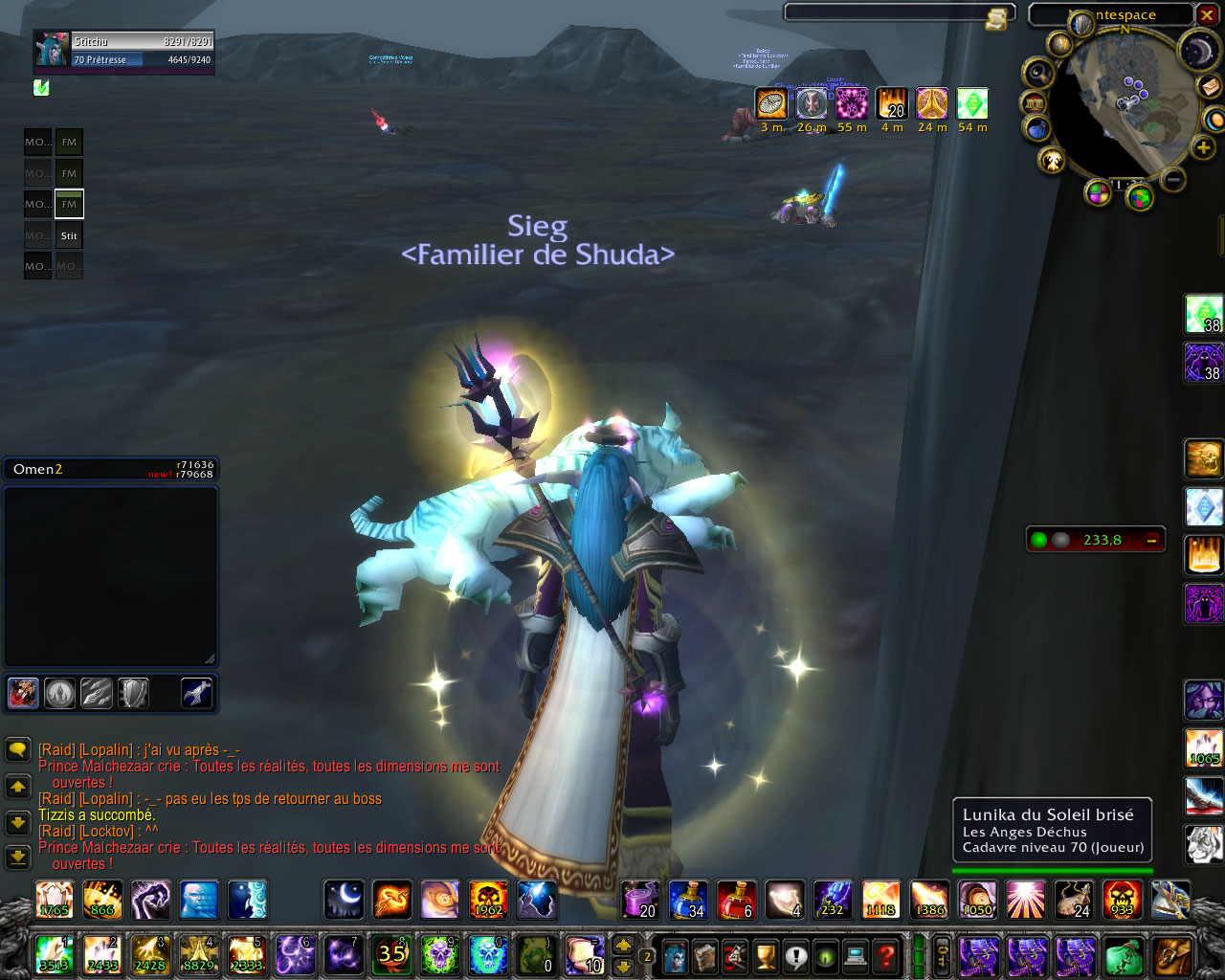Use the red health potion with 6 charges
The height and width of the screenshot is (980, 1225).
(x=735, y=900)
